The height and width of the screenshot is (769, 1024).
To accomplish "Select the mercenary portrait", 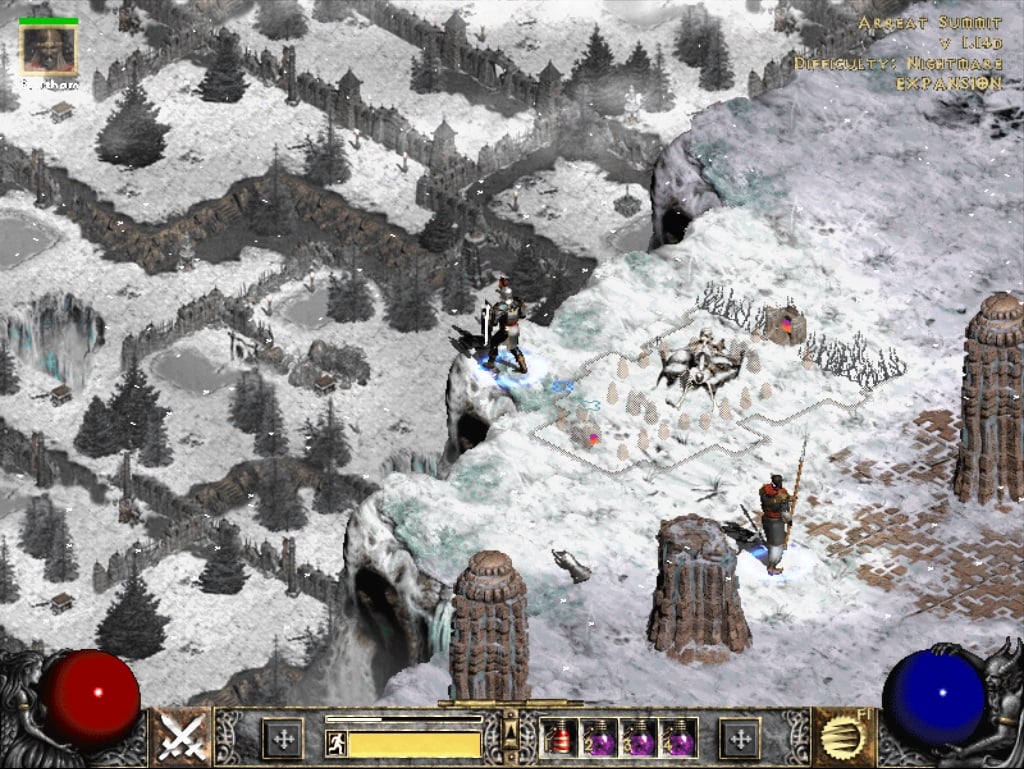I will tap(48, 47).
